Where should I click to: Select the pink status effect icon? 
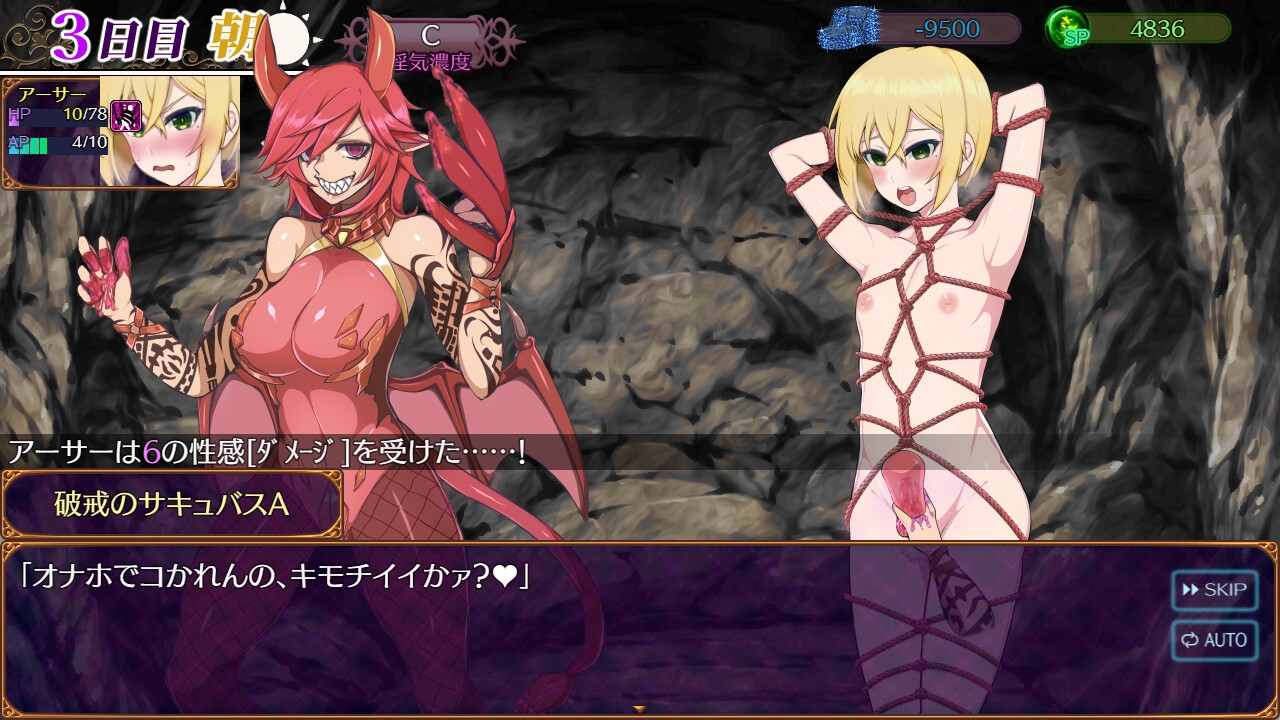tap(125, 115)
